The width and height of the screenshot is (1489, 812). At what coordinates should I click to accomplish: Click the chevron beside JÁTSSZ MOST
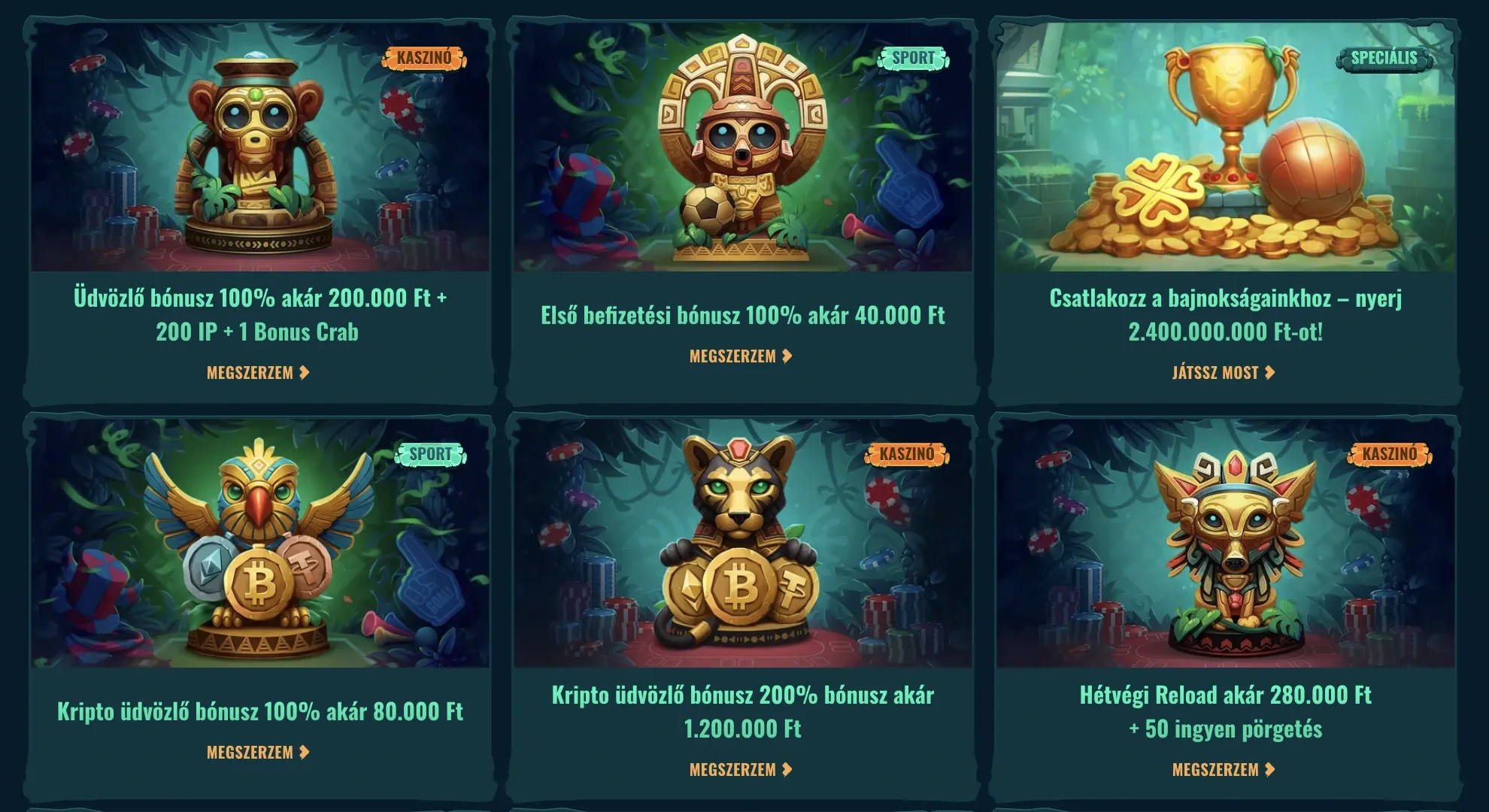1271,371
